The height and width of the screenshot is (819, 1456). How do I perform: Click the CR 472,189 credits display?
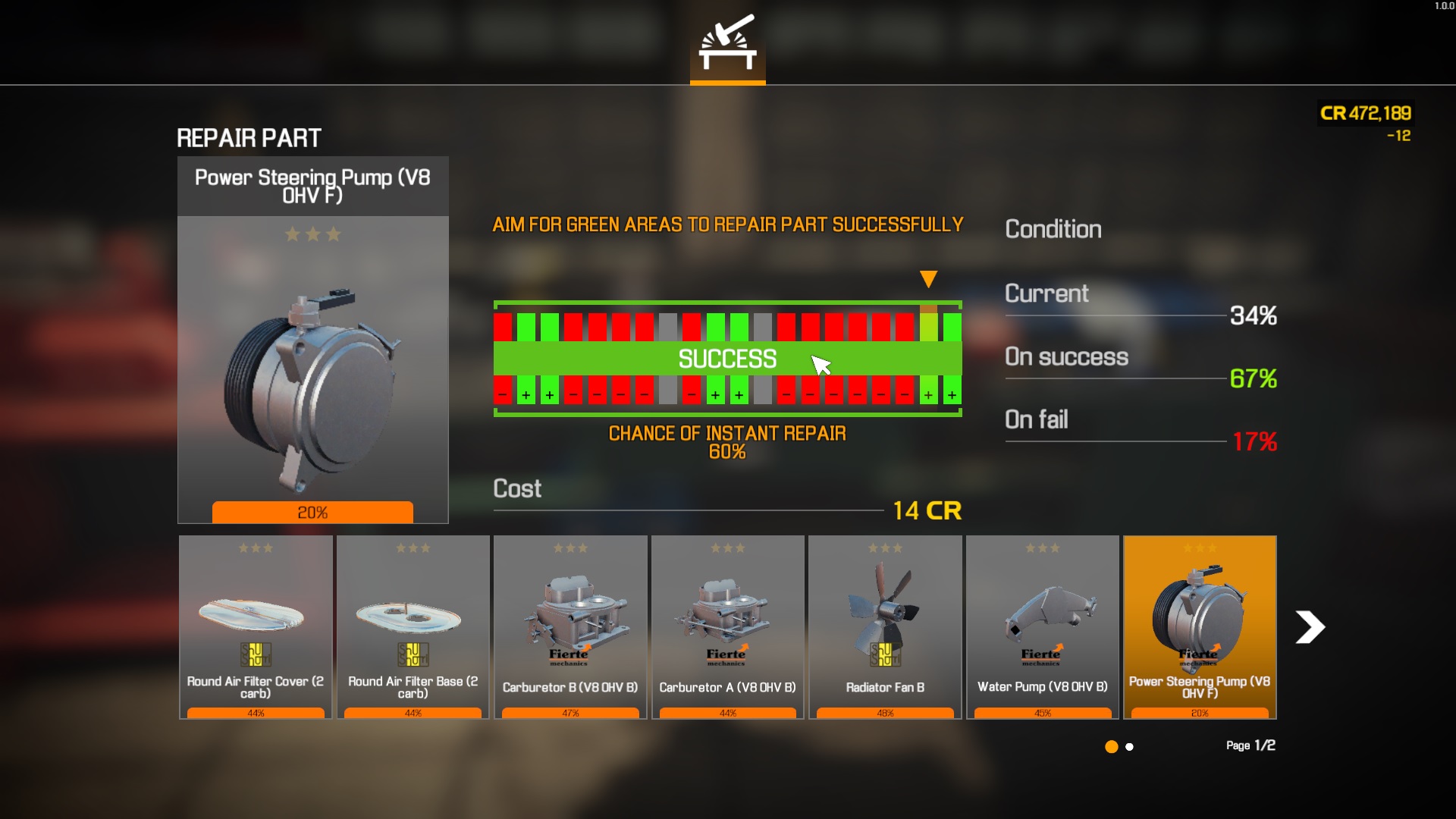(1365, 114)
